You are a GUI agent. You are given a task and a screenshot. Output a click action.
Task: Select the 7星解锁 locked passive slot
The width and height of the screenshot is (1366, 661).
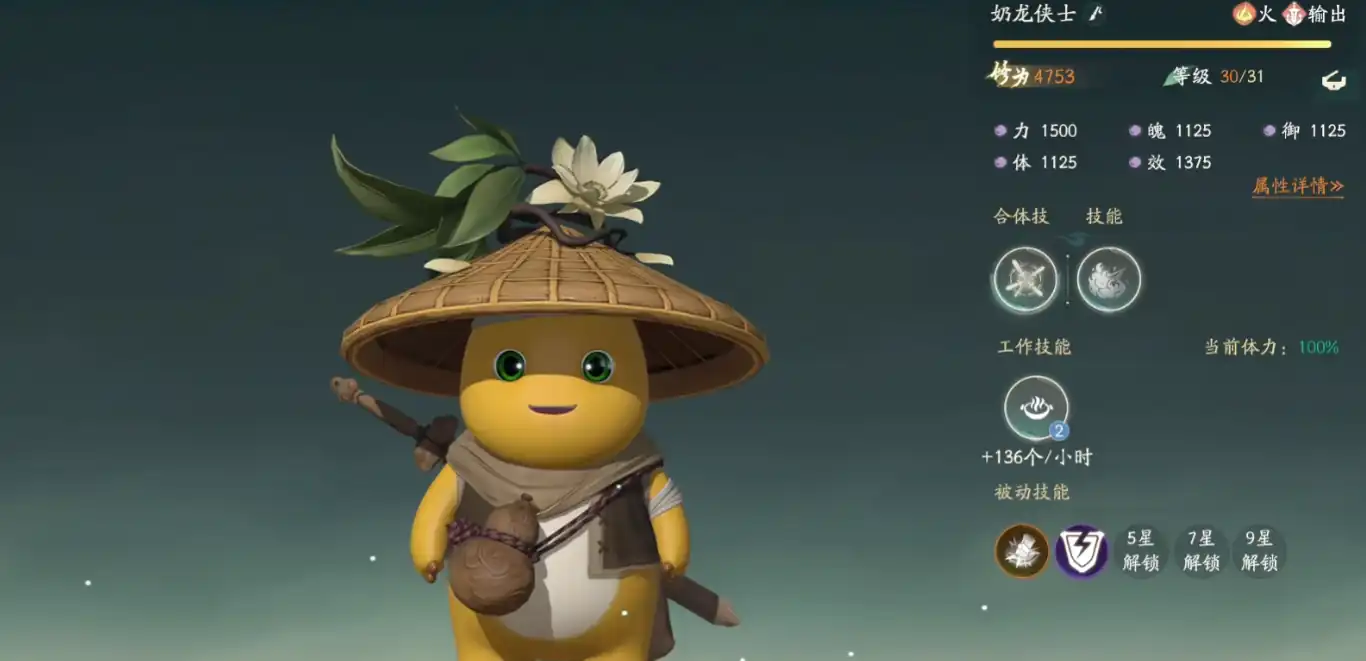point(1200,551)
